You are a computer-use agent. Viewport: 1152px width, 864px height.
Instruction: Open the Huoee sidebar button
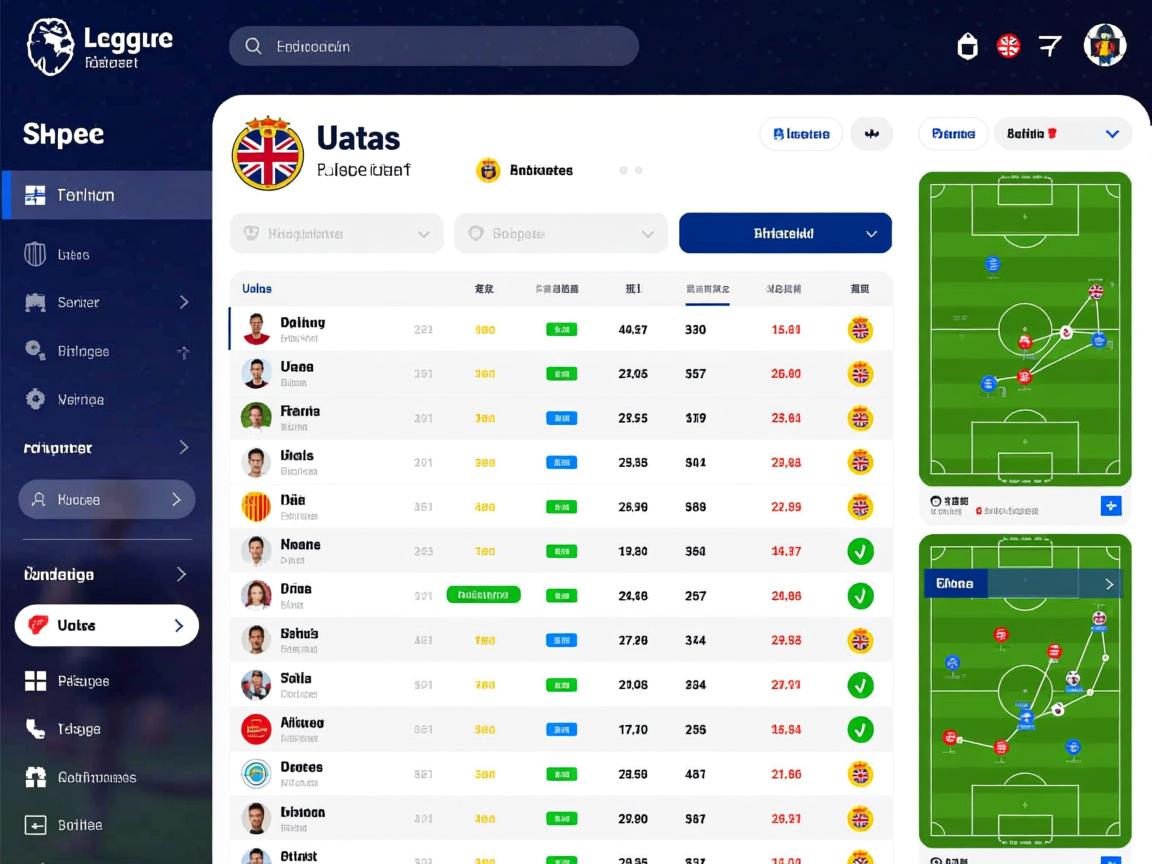(x=106, y=499)
